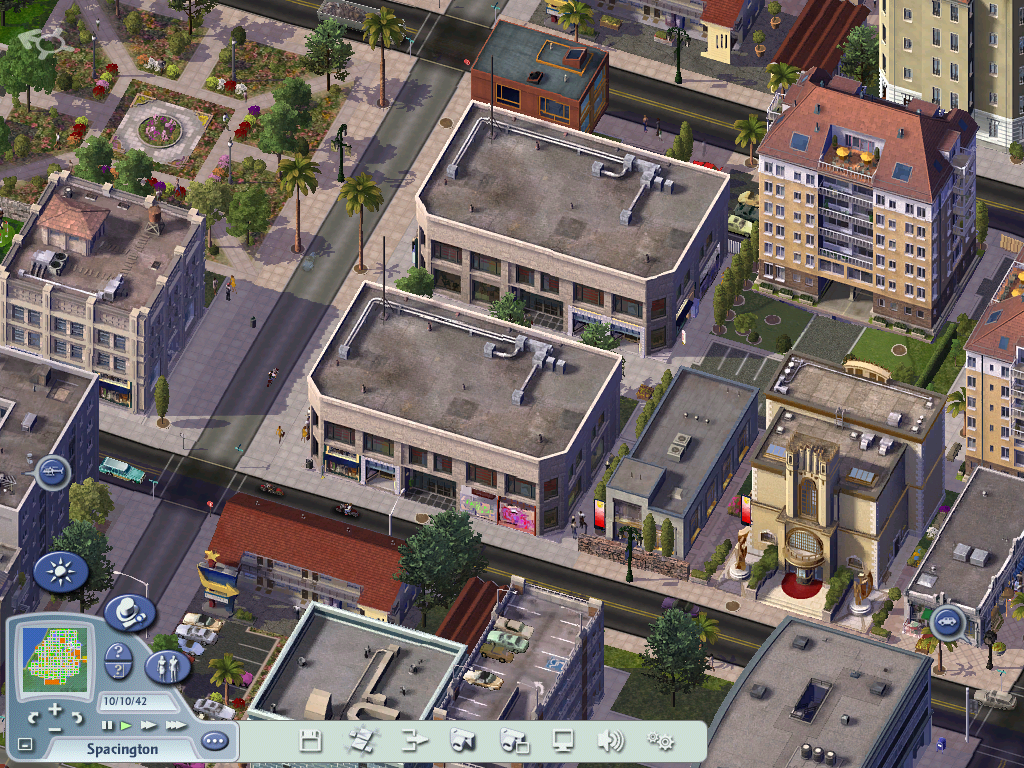Exit to region using the arrow icon
1024x768 pixels.
click(x=413, y=741)
